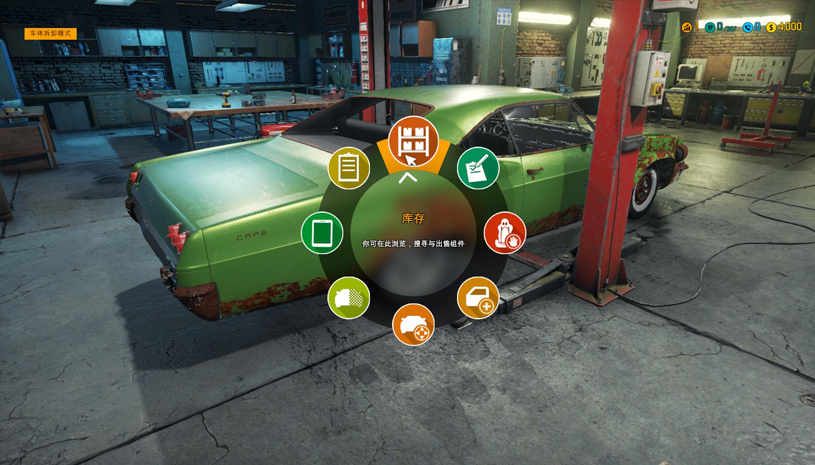Open the inventory shelf option (库存)
The width and height of the screenshot is (815, 465).
(413, 141)
